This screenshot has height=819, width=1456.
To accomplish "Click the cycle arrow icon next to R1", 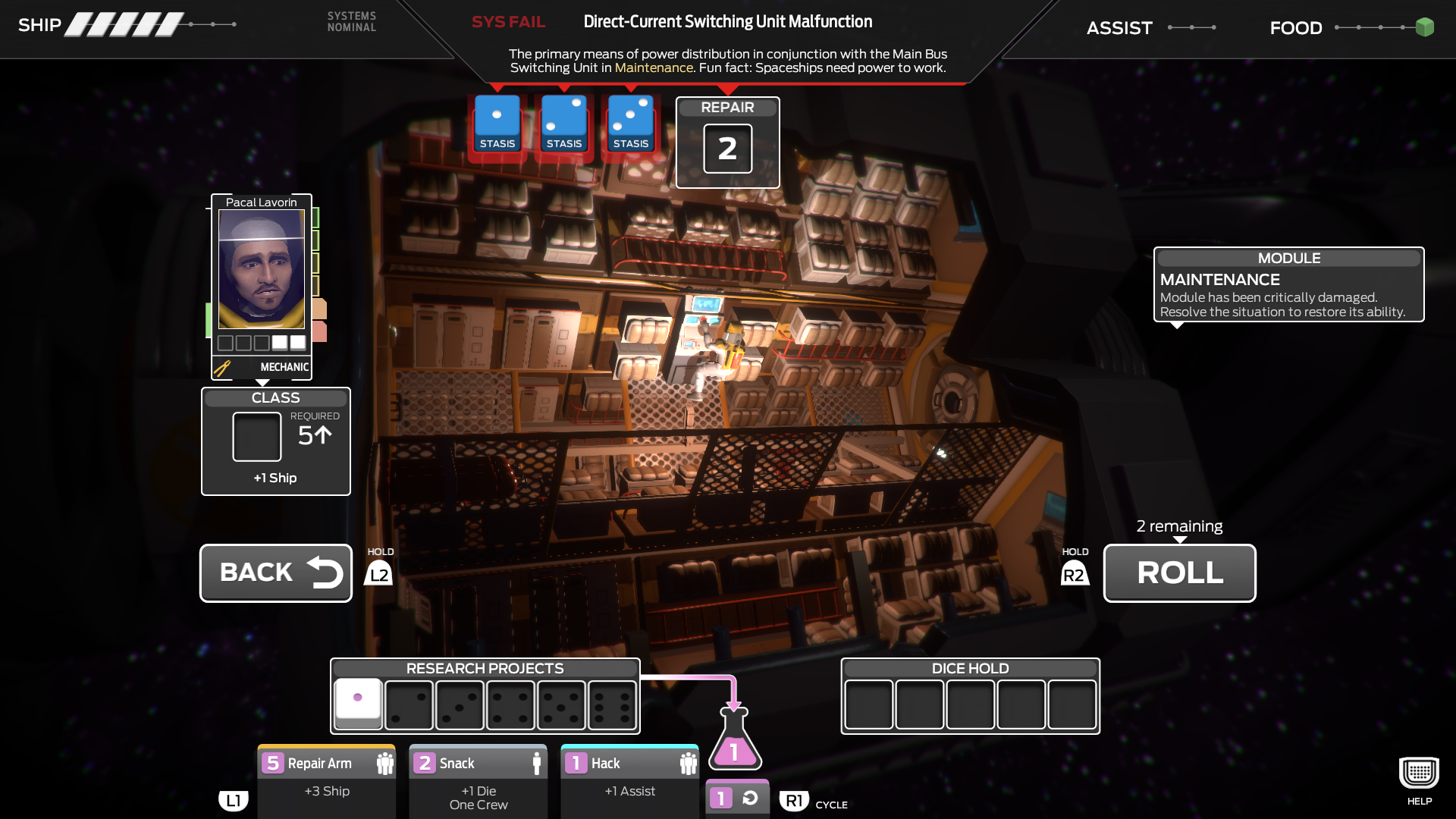I will tap(749, 797).
